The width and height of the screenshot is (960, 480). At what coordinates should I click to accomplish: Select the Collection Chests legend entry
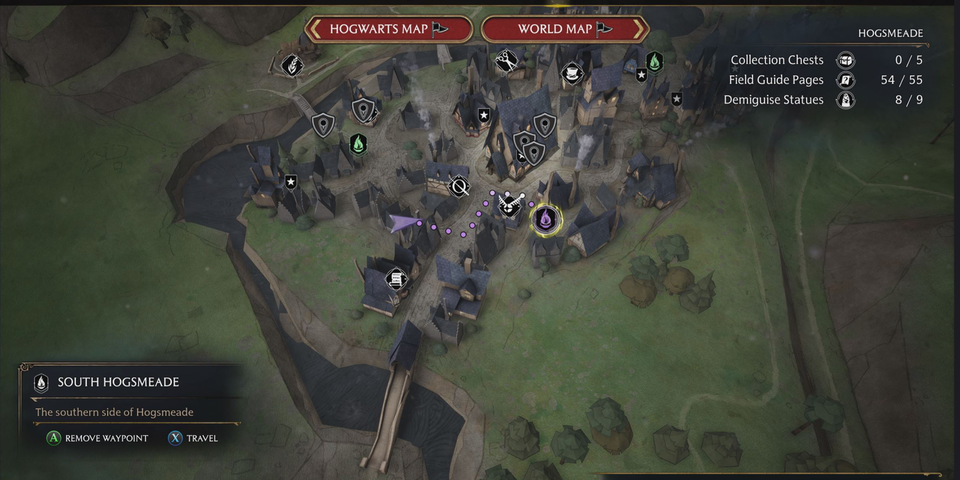coord(777,60)
